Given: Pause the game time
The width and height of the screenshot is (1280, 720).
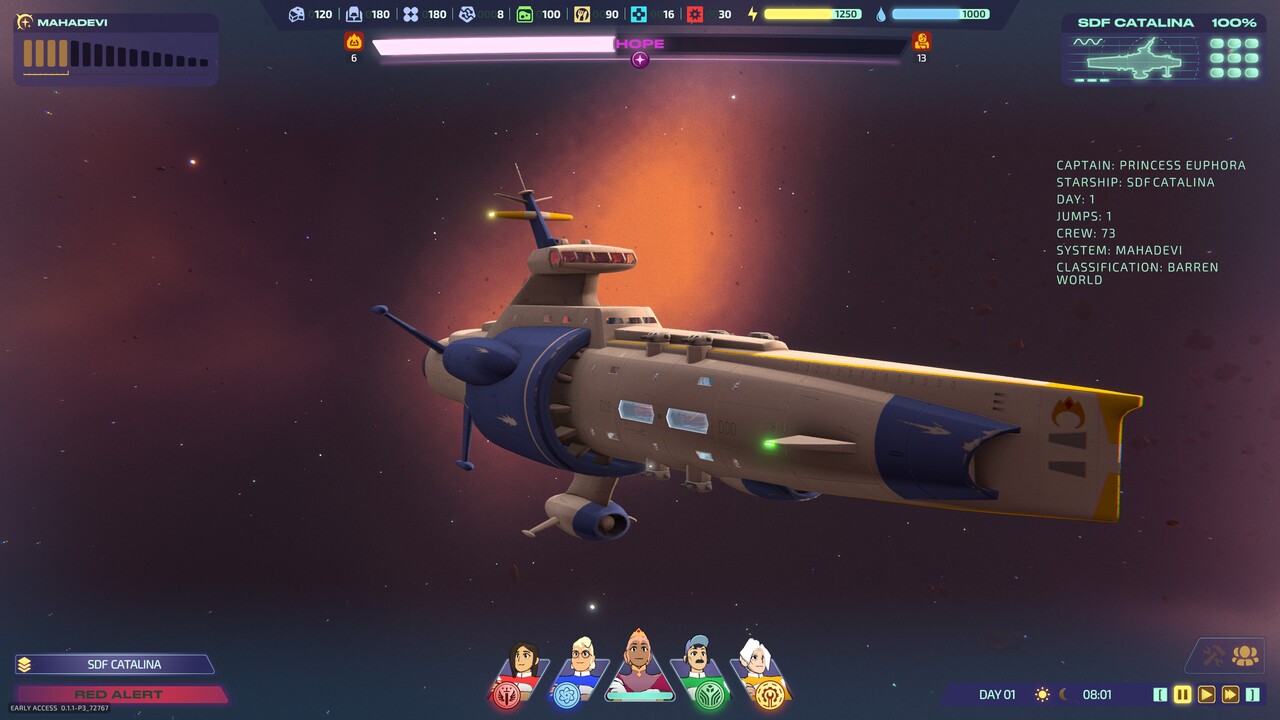Looking at the screenshot, I should [x=1183, y=694].
